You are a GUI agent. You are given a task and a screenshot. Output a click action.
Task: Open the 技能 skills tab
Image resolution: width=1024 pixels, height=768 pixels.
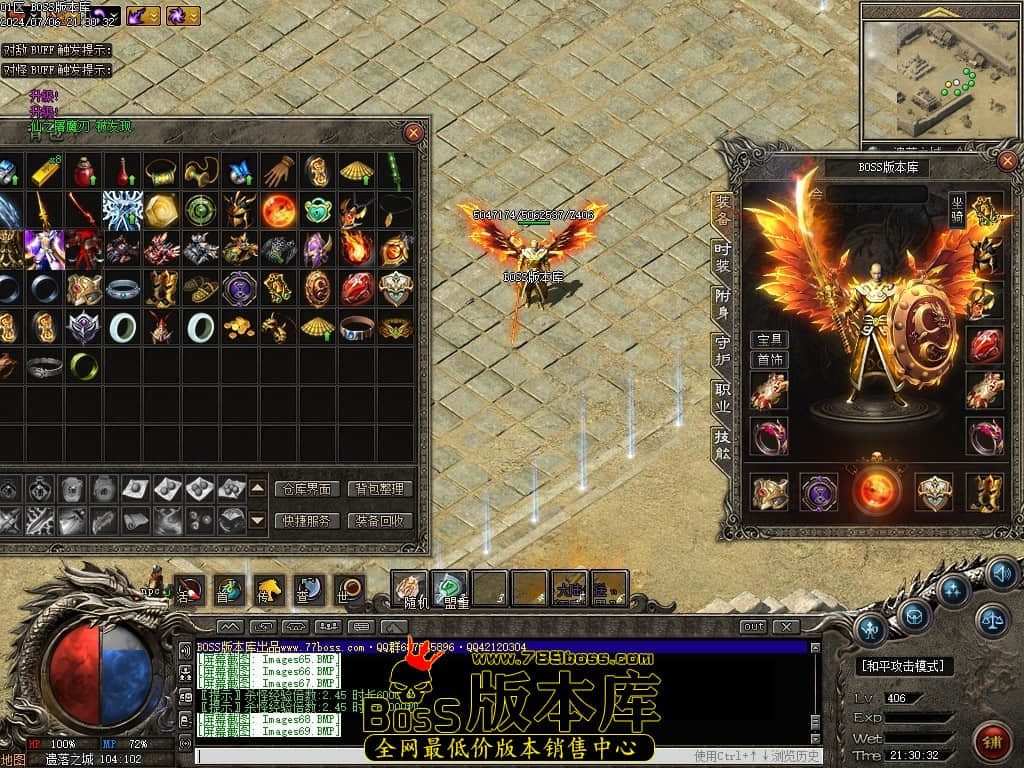pos(722,443)
